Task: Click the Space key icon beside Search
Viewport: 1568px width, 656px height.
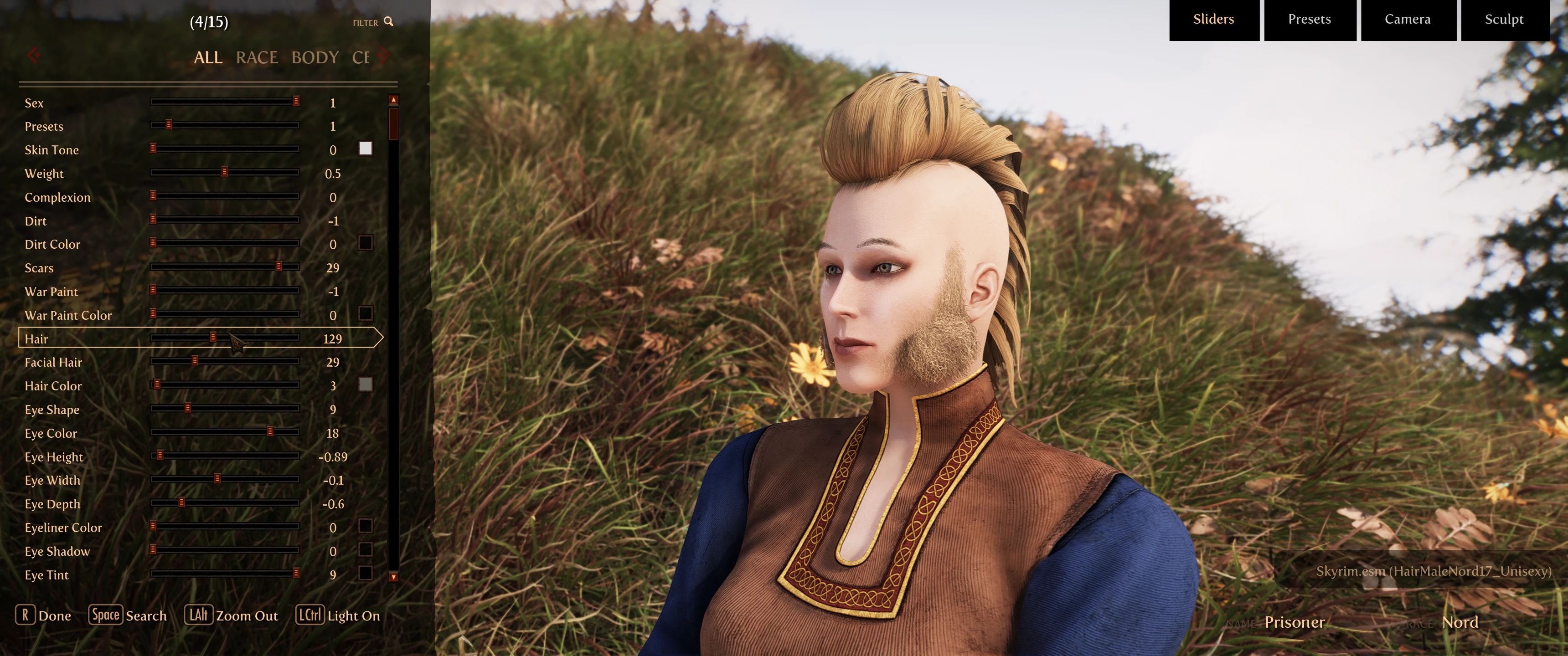Action: (106, 615)
